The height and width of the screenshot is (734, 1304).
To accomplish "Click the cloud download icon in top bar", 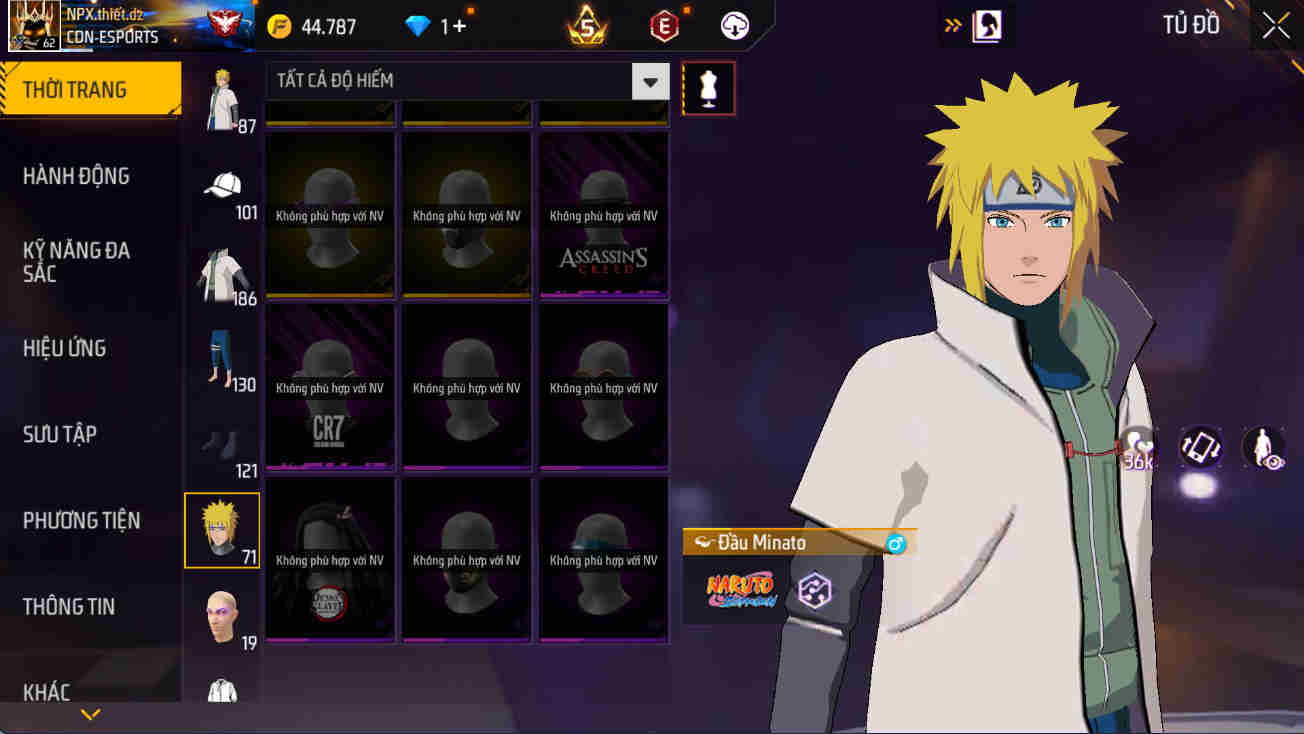I will click(733, 26).
